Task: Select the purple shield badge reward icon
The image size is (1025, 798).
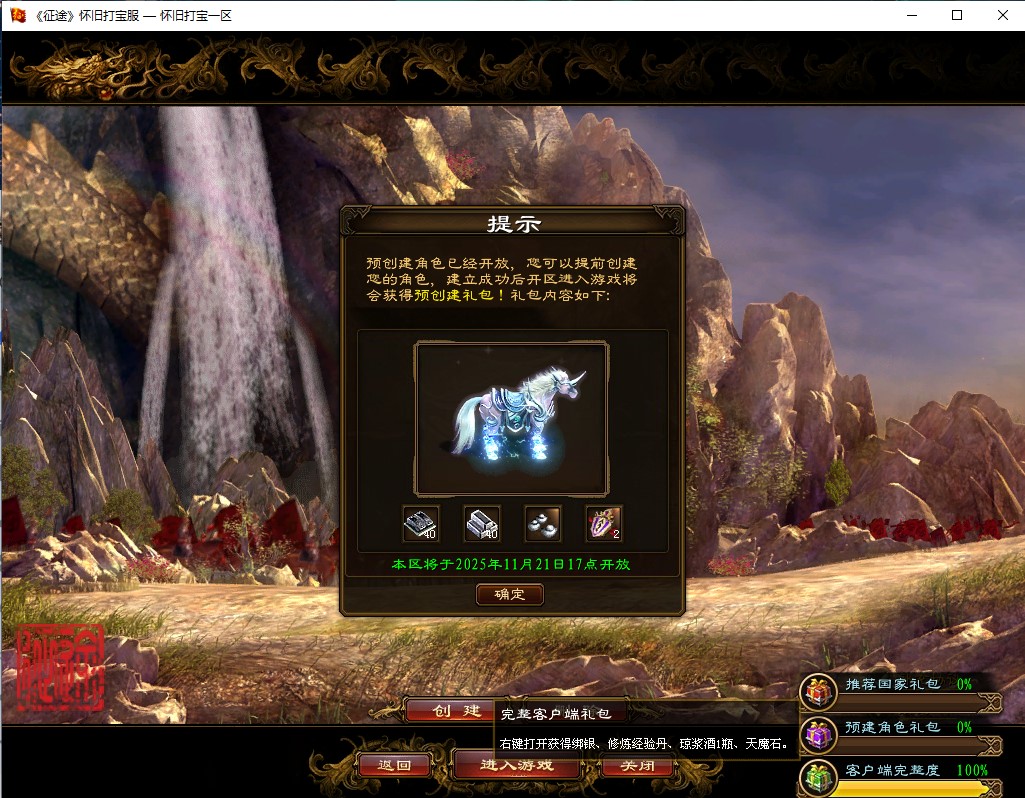Action: click(604, 523)
